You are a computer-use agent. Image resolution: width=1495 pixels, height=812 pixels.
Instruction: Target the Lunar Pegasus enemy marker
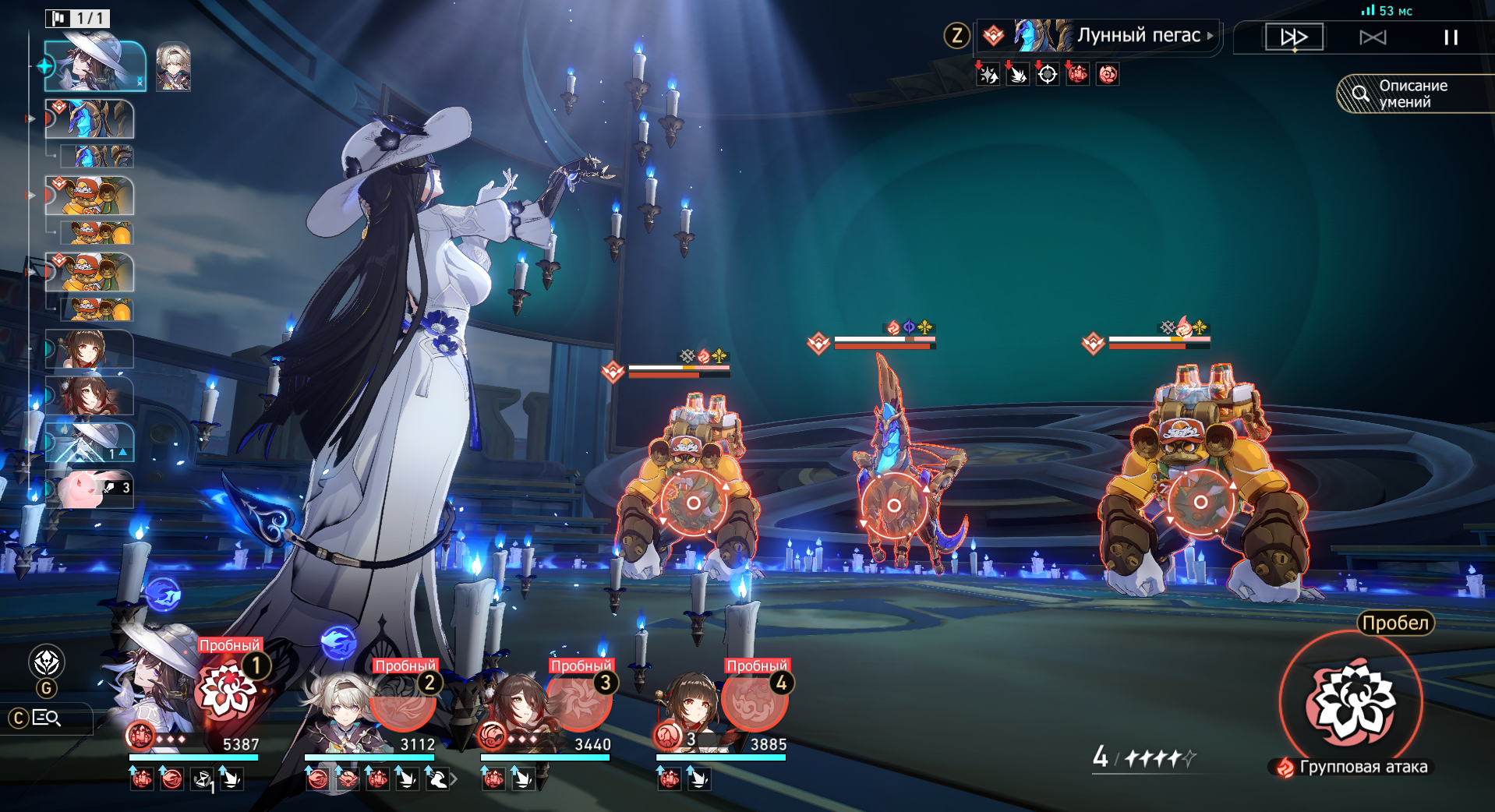tap(894, 505)
